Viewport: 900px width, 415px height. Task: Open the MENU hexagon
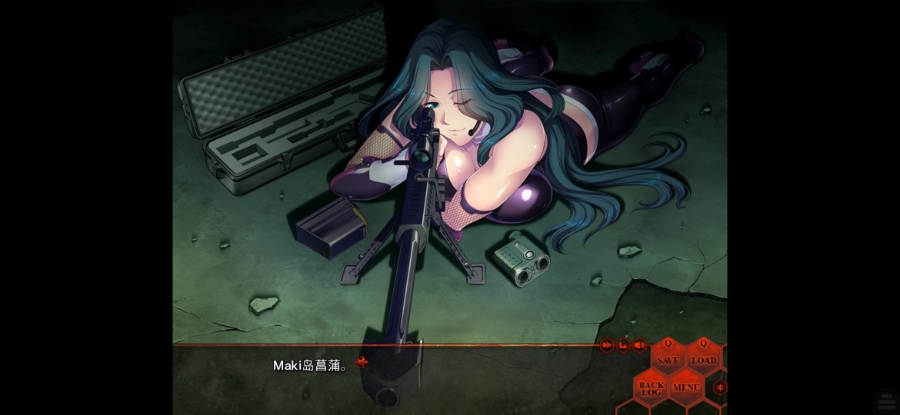coord(686,386)
